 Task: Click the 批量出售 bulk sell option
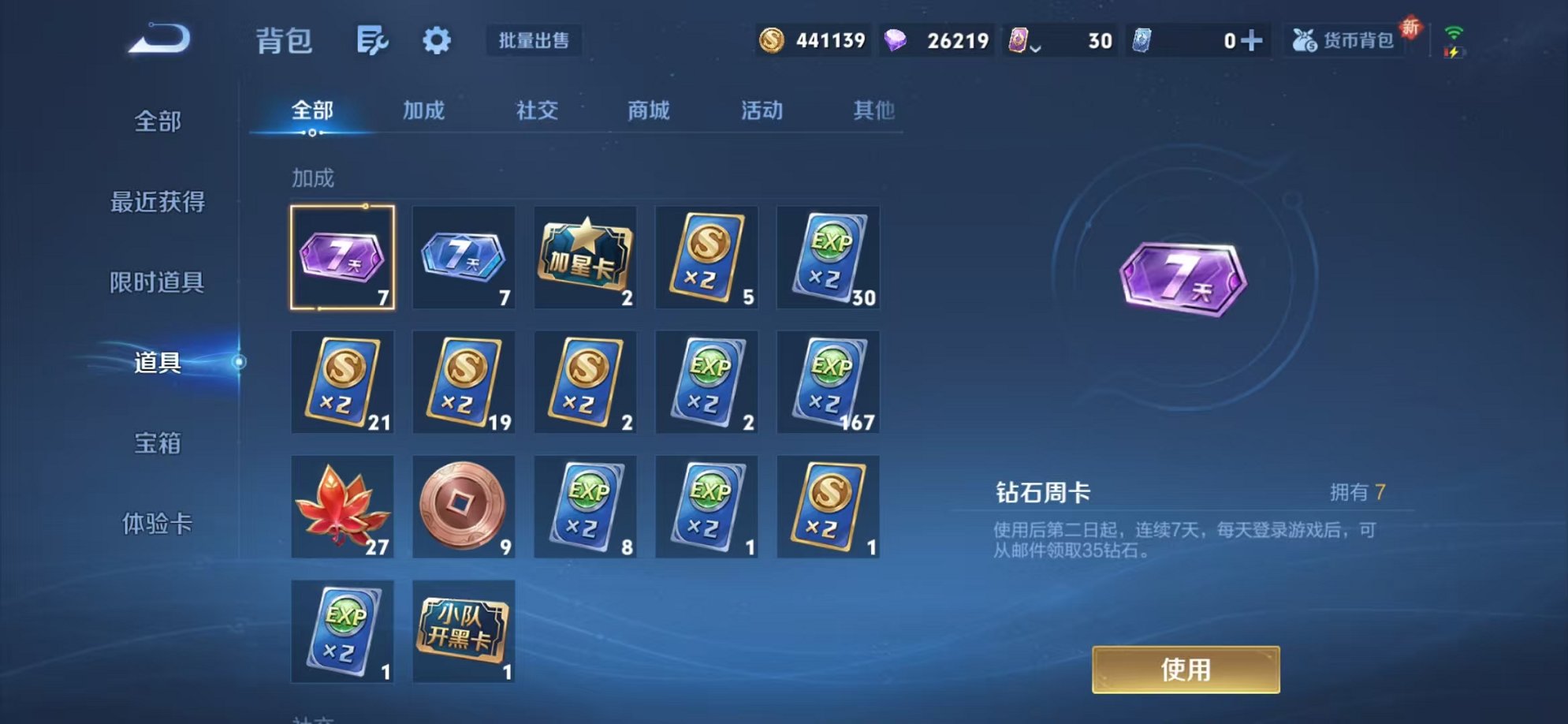(x=534, y=41)
